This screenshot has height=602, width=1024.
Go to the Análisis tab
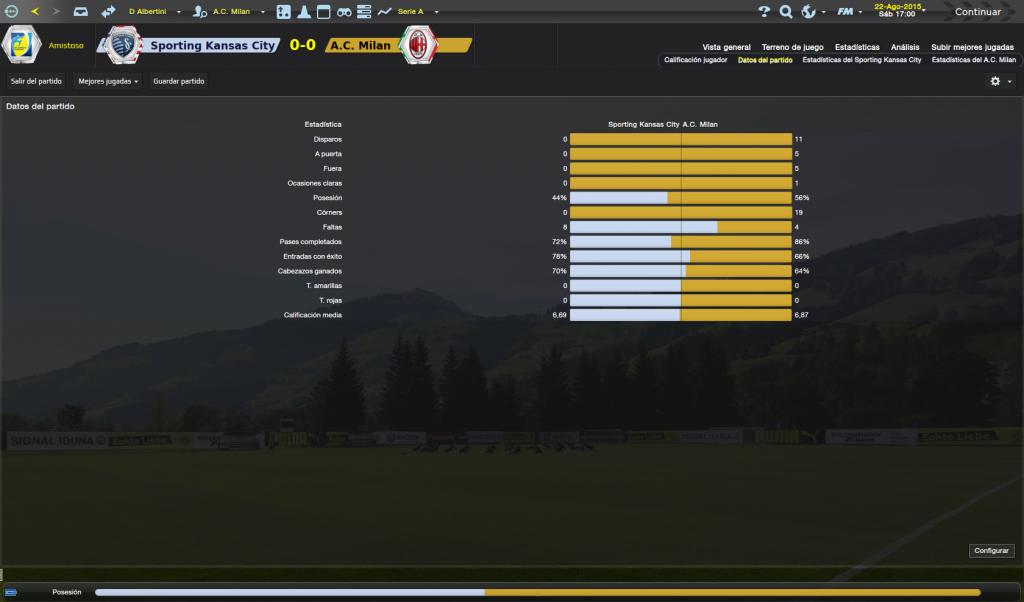(905, 47)
